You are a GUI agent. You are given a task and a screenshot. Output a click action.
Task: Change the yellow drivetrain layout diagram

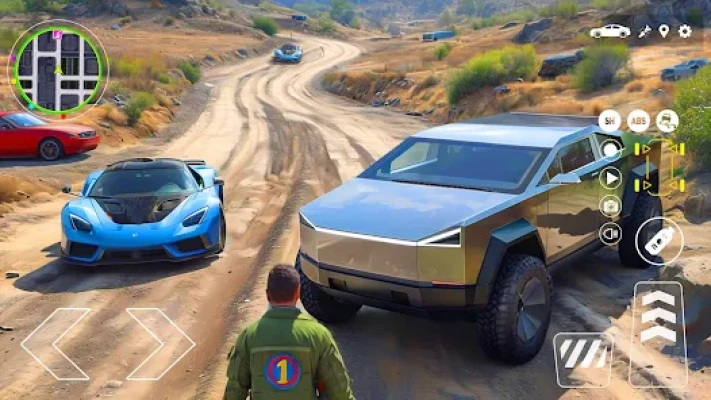(x=660, y=167)
